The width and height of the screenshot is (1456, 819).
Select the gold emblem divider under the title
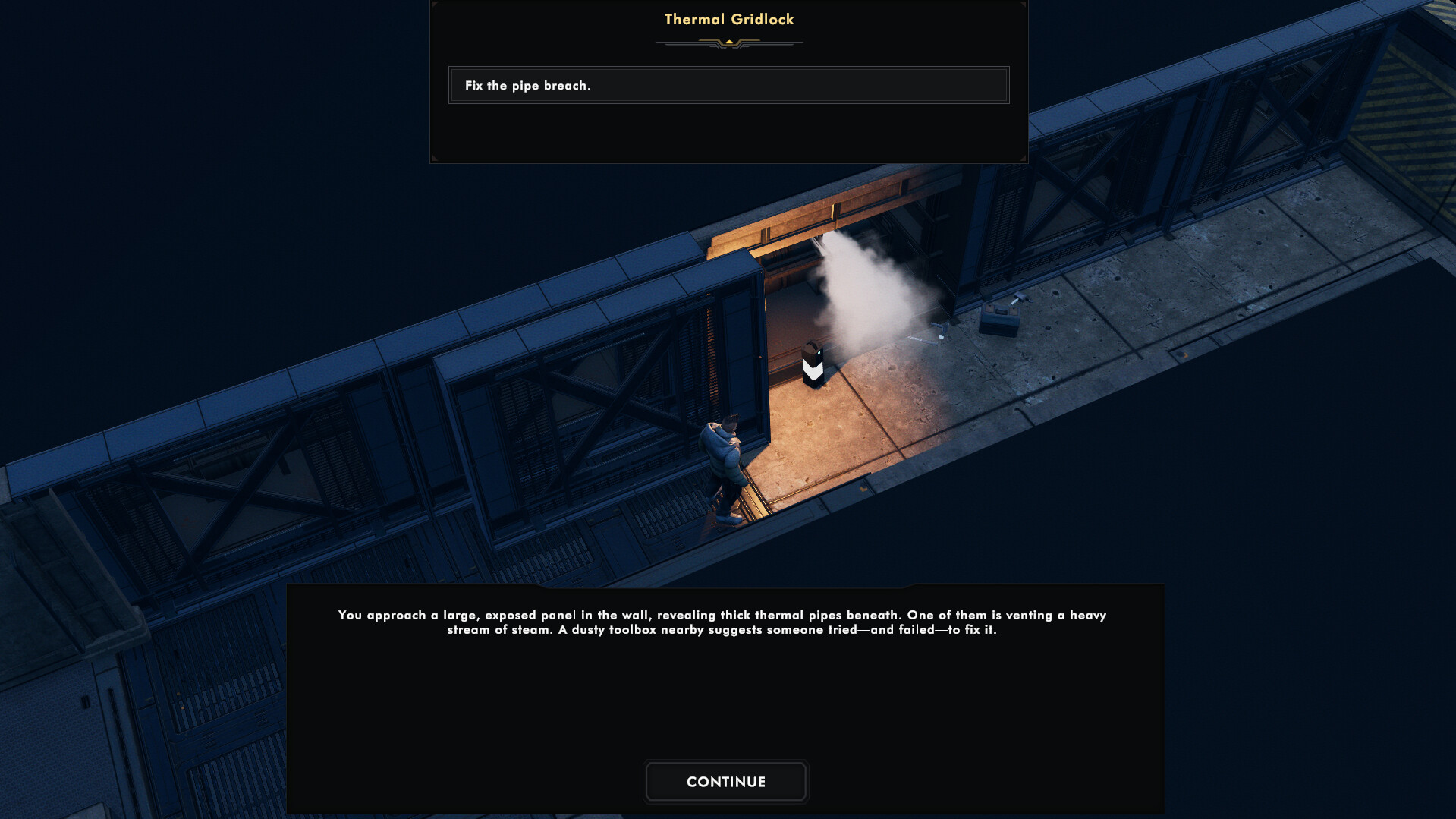pos(728,42)
